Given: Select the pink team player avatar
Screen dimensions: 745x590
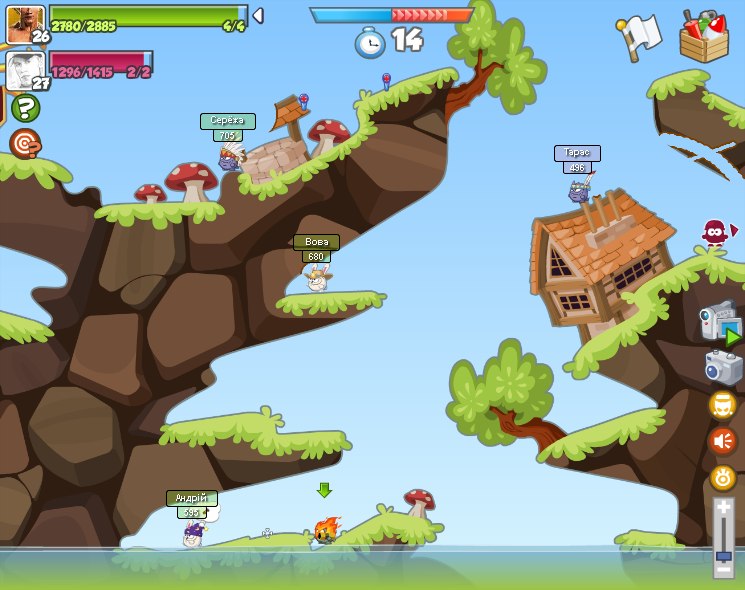Looking at the screenshot, I should [24, 70].
